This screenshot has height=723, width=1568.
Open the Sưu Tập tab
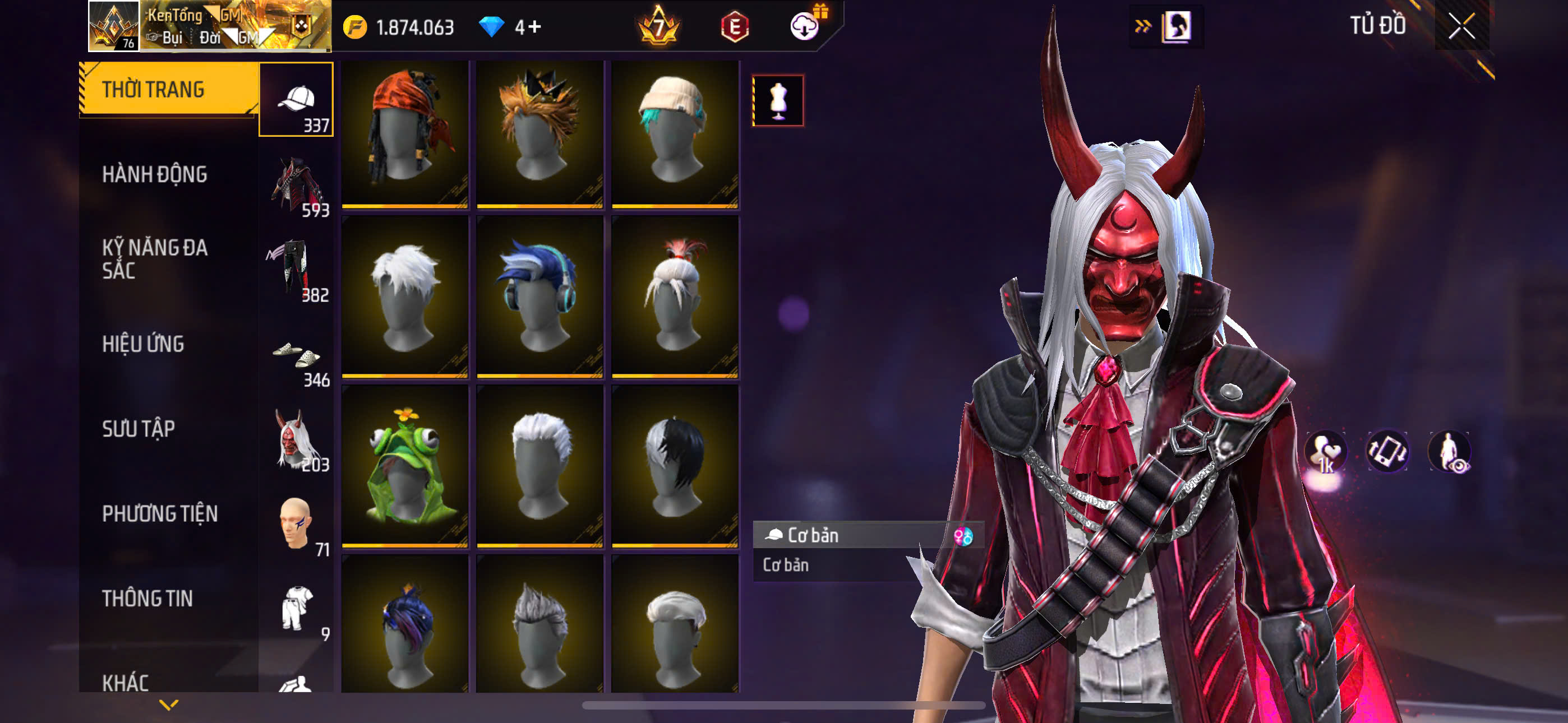coord(139,429)
